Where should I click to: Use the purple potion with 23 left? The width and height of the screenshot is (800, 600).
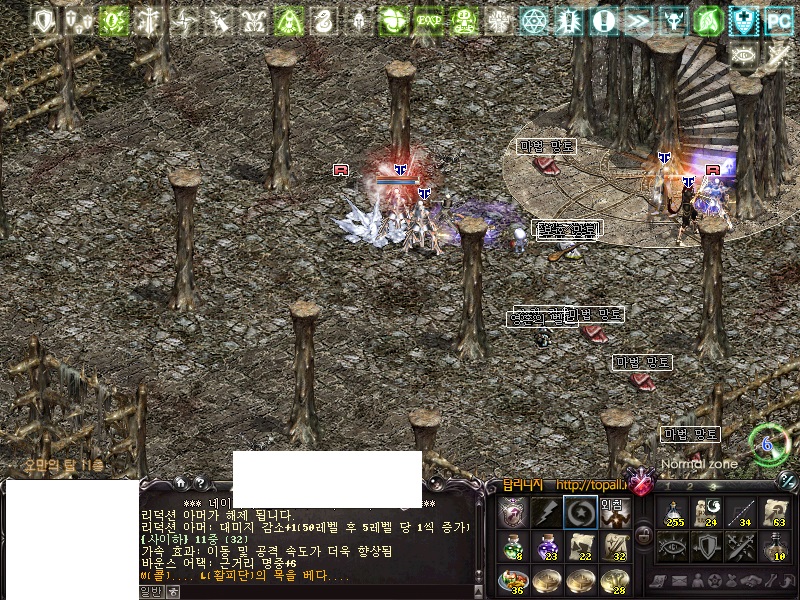coord(546,545)
